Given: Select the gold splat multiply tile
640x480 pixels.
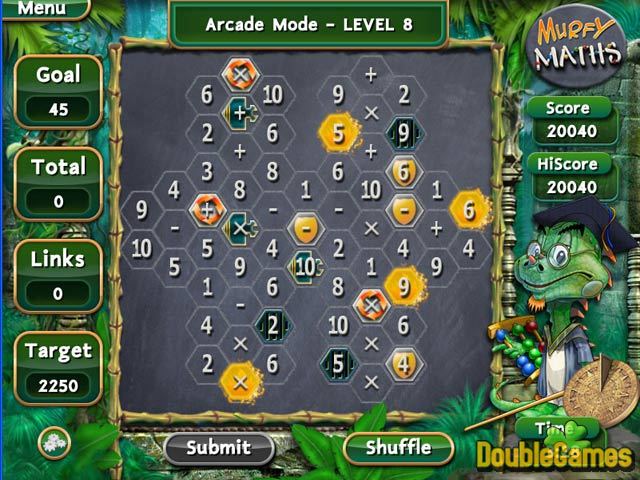Looking at the screenshot, I should point(240,381).
